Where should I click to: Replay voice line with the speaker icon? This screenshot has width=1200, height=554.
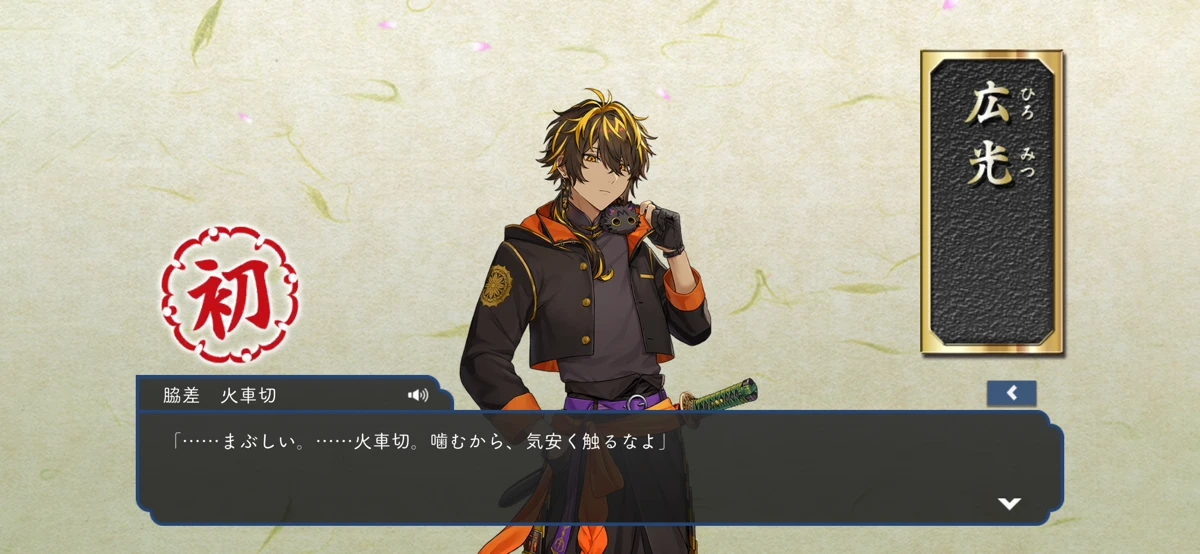(x=418, y=395)
